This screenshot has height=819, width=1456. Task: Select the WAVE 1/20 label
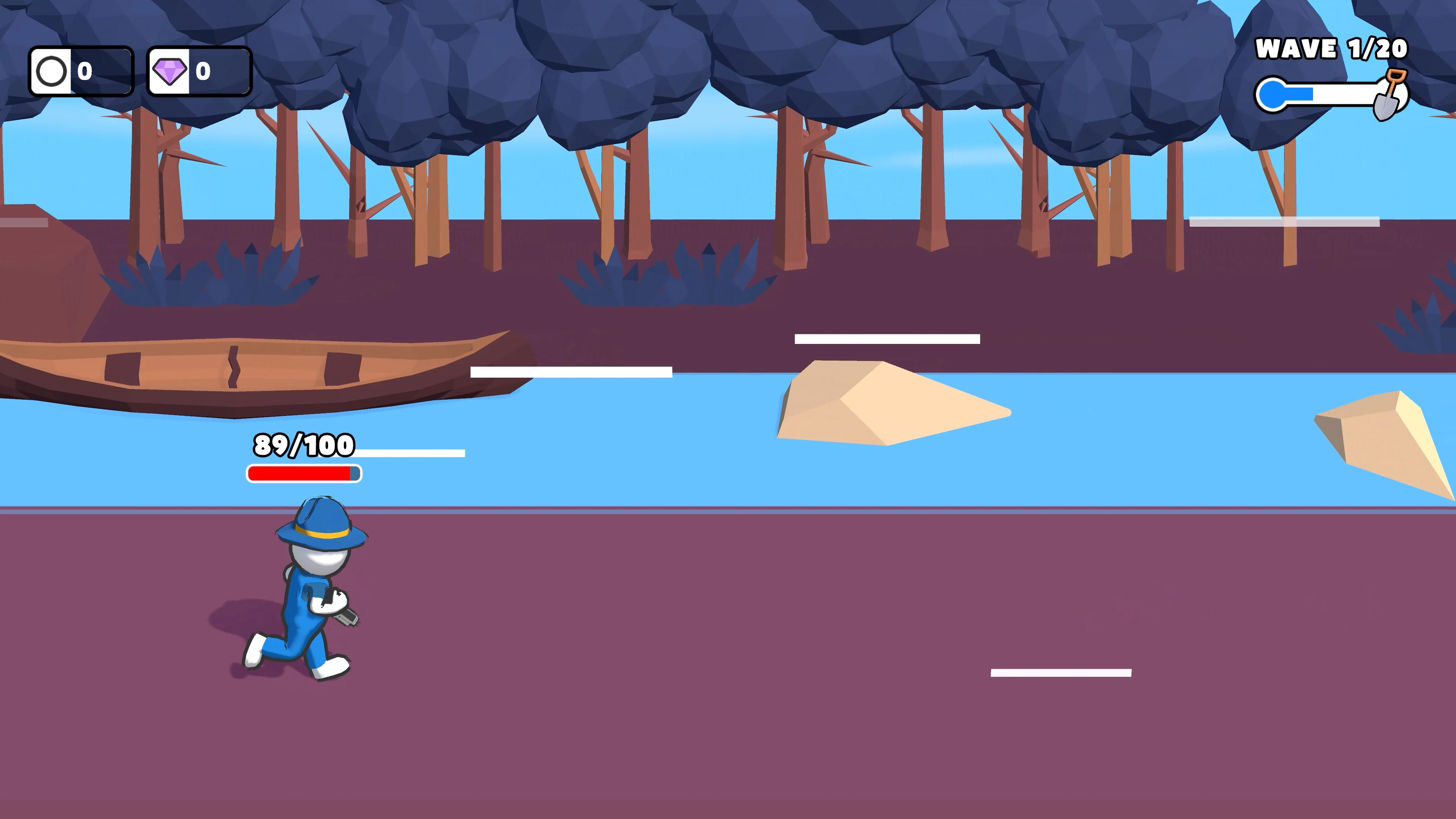pos(1330,49)
